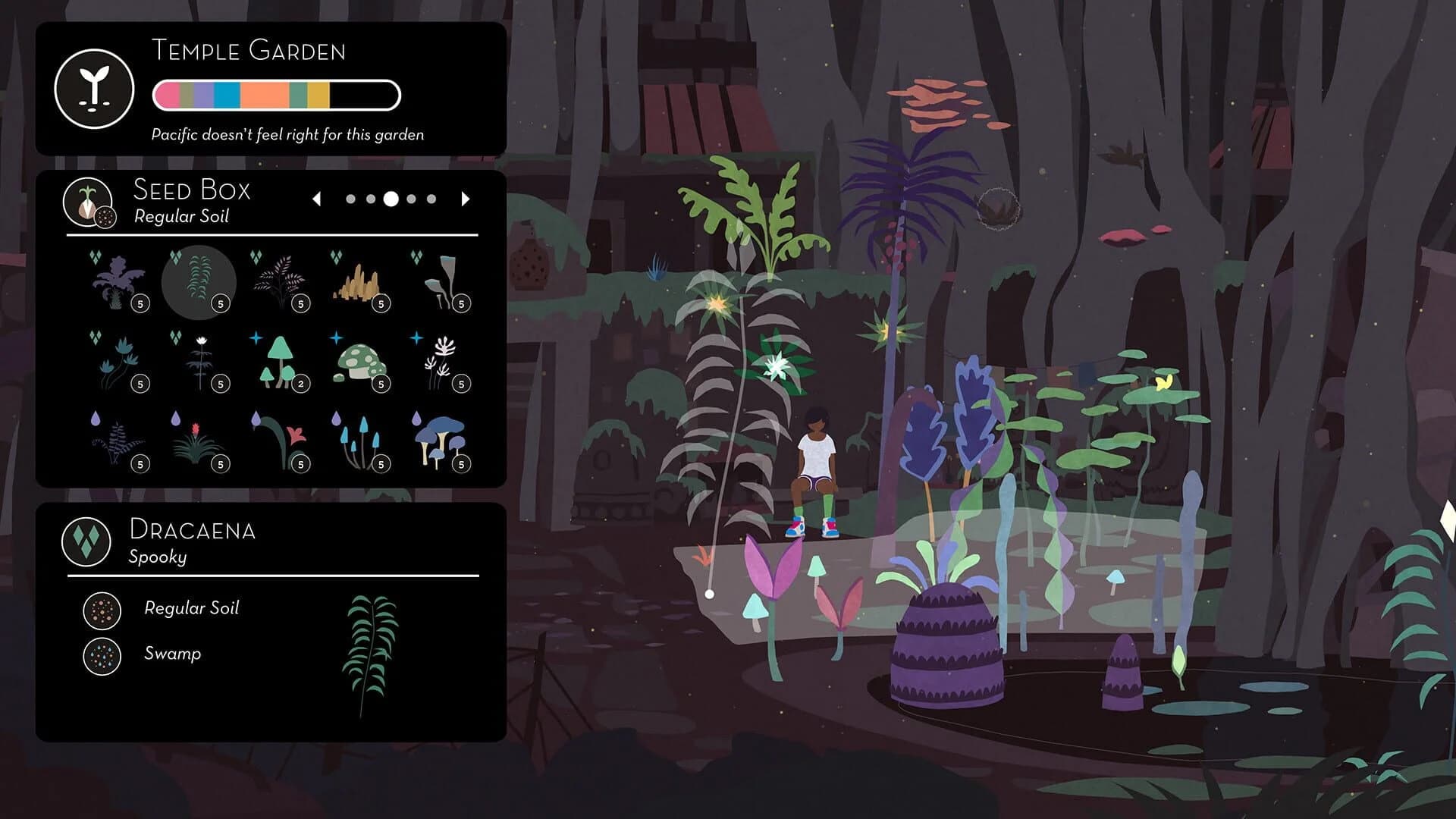The image size is (1456, 819).
Task: Open the Seed Box panel header
Action: pos(191,190)
